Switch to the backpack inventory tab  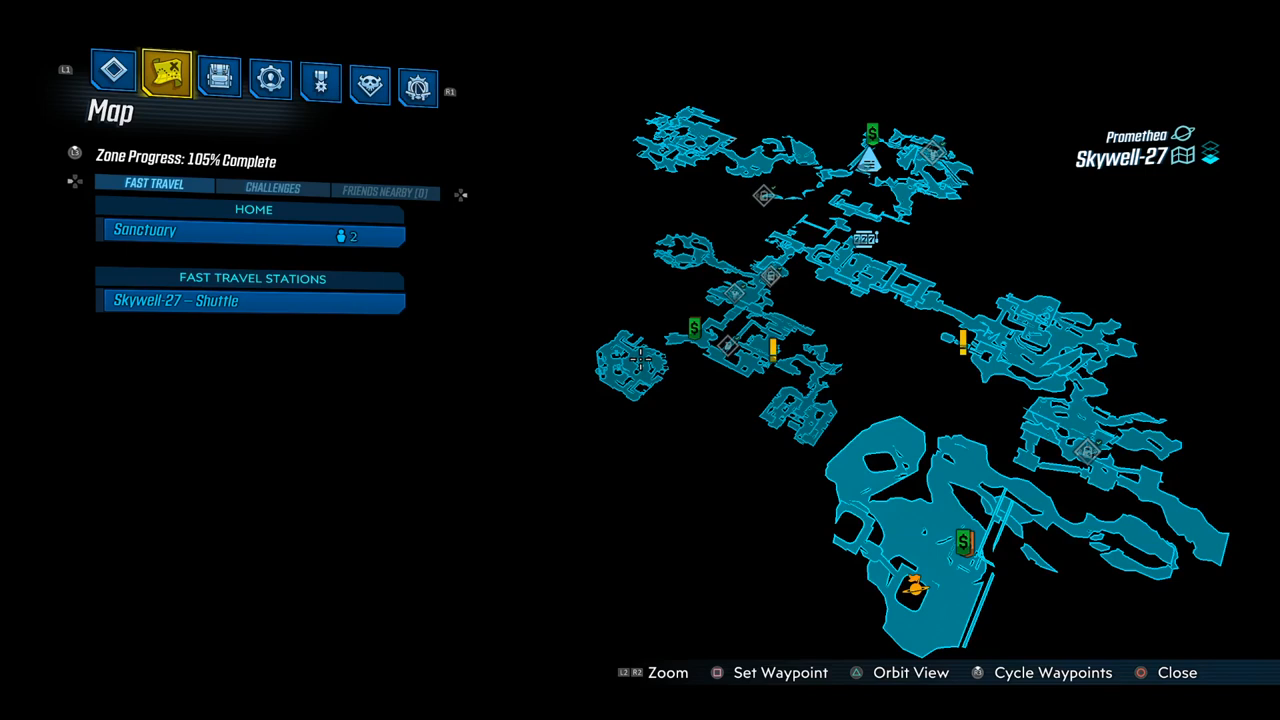[218, 76]
